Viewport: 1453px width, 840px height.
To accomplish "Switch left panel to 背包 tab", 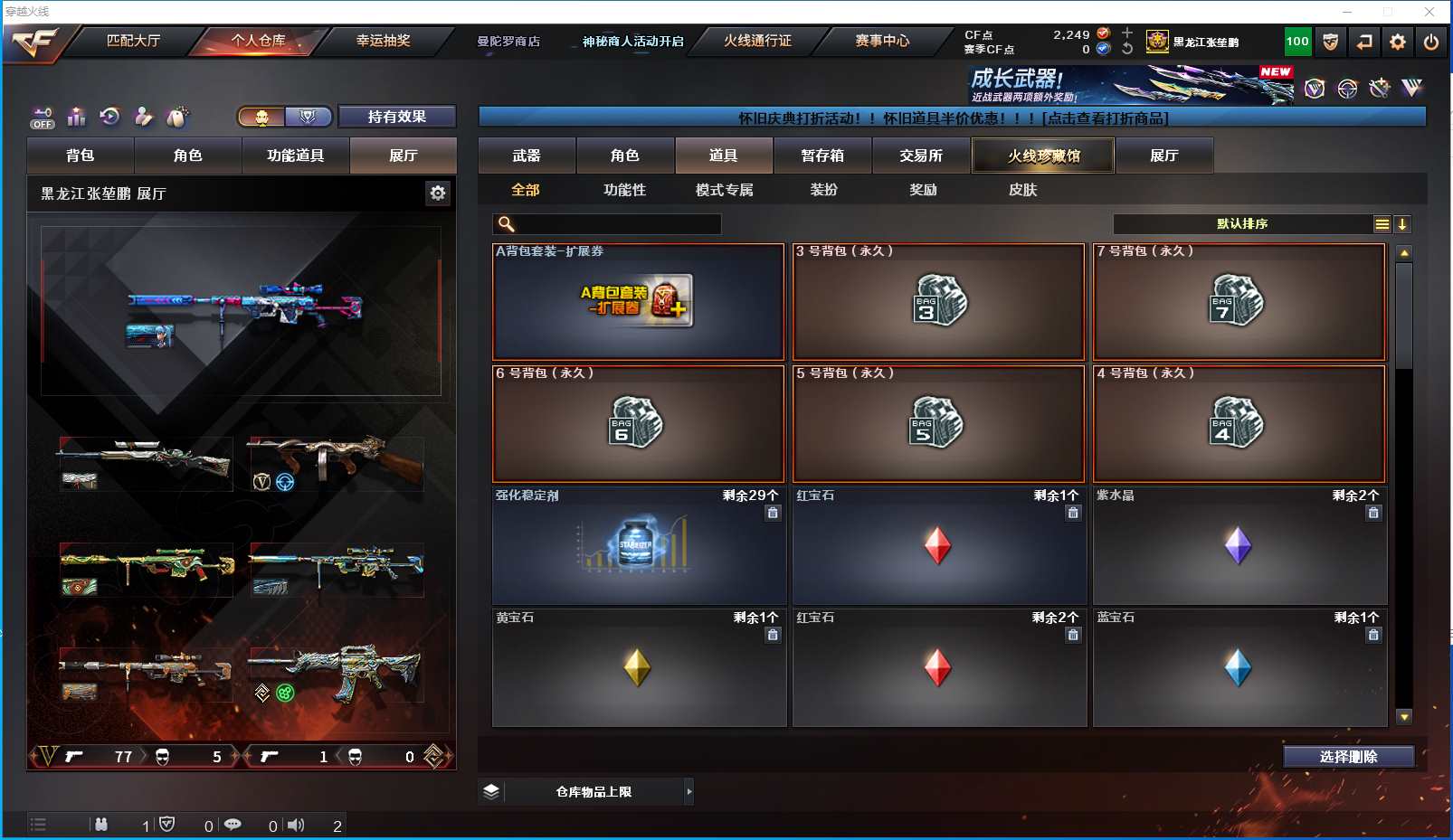I will pyautogui.click(x=81, y=156).
